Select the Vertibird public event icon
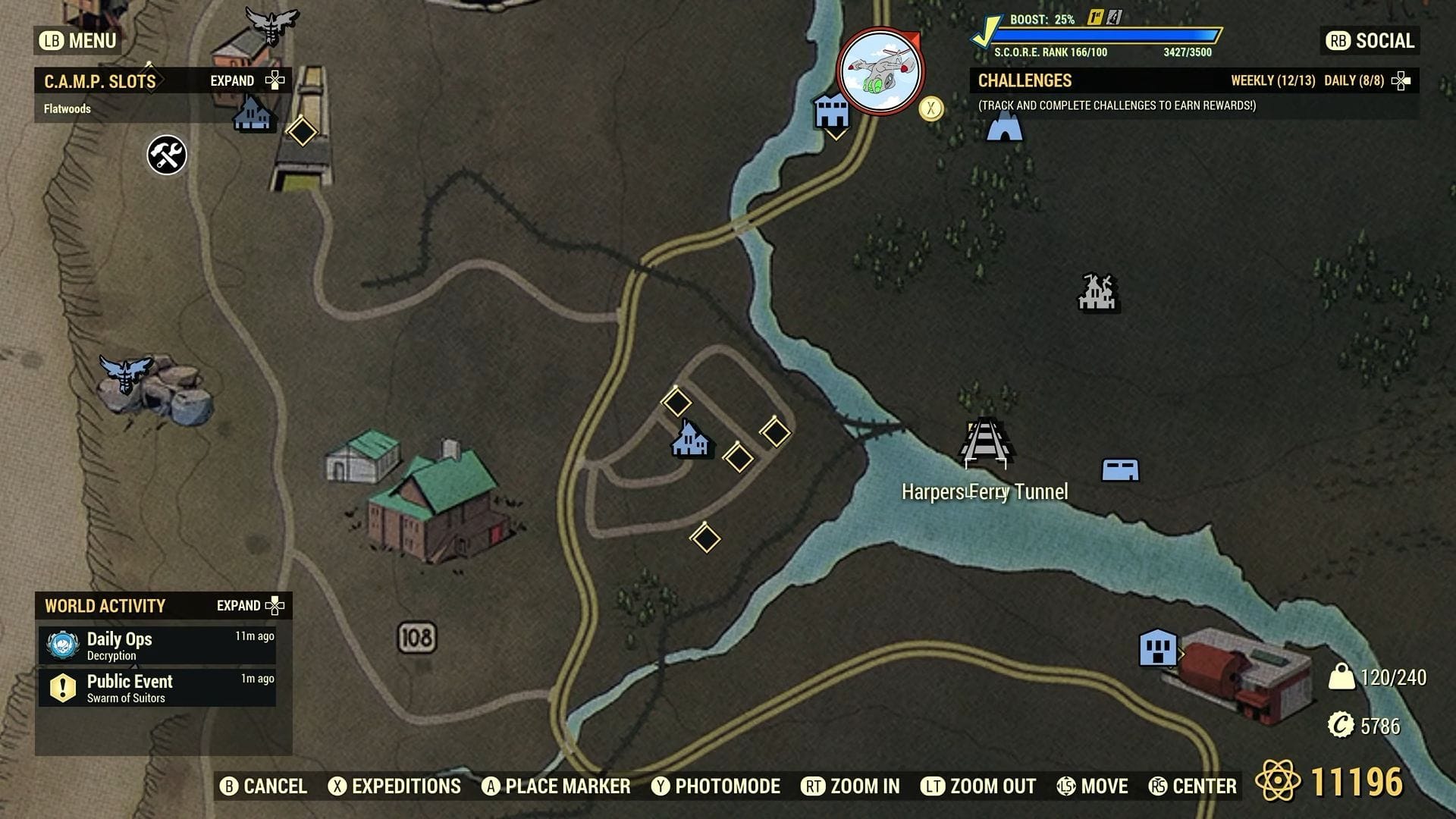1456x819 pixels. pyautogui.click(x=880, y=71)
